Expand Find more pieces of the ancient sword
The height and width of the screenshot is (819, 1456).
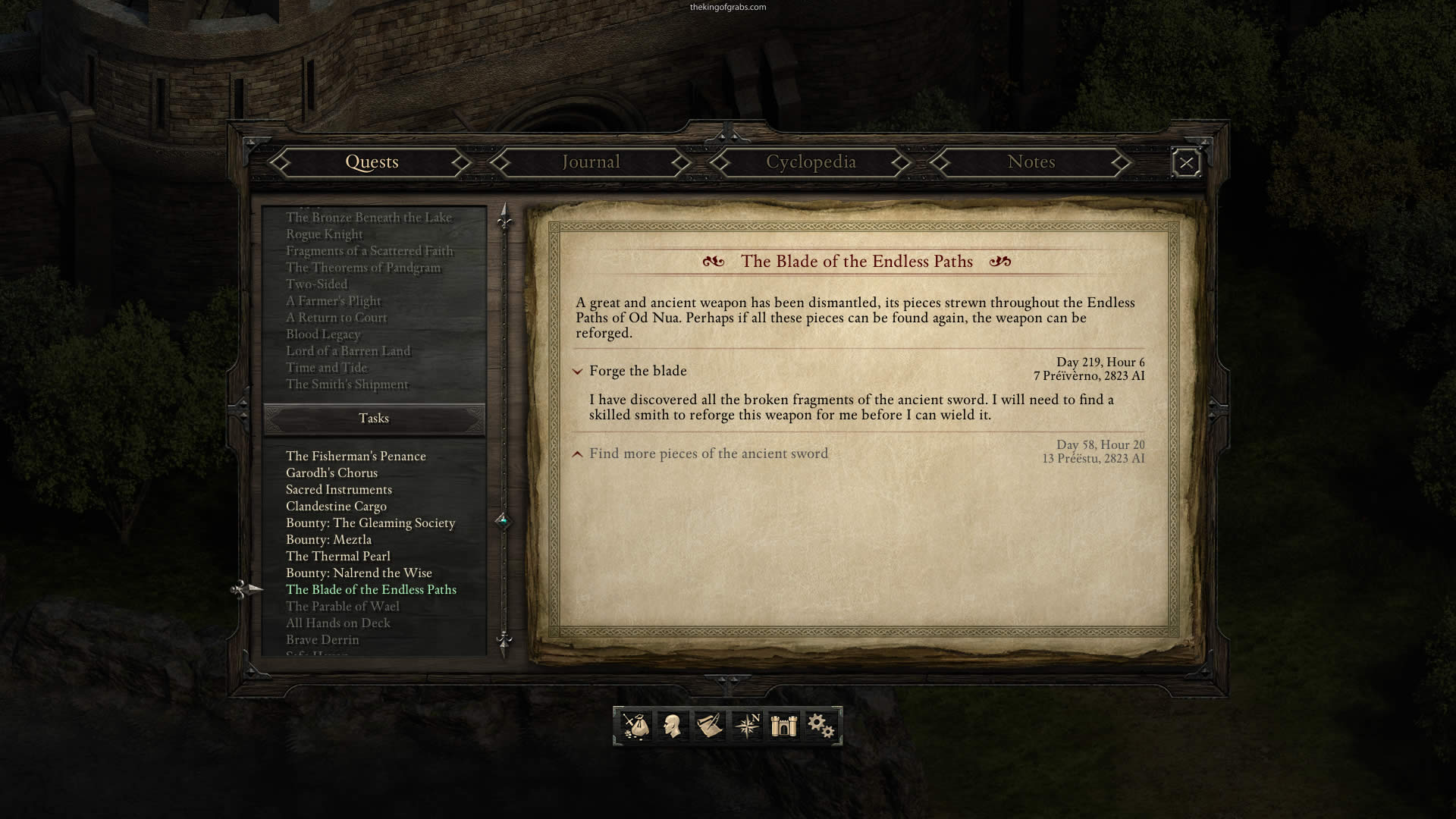[578, 454]
